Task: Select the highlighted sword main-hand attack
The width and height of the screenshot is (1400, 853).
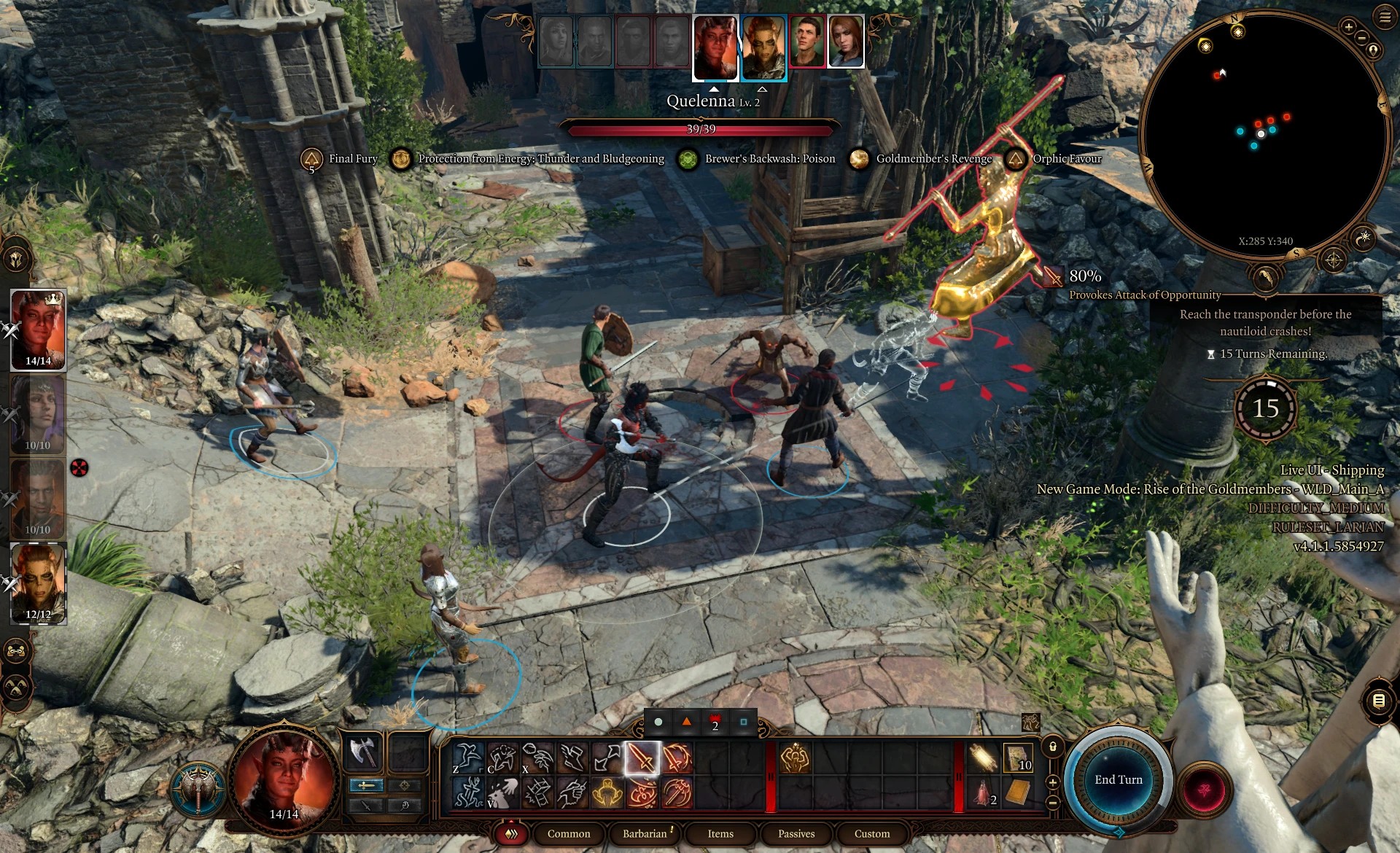Action: (x=642, y=758)
